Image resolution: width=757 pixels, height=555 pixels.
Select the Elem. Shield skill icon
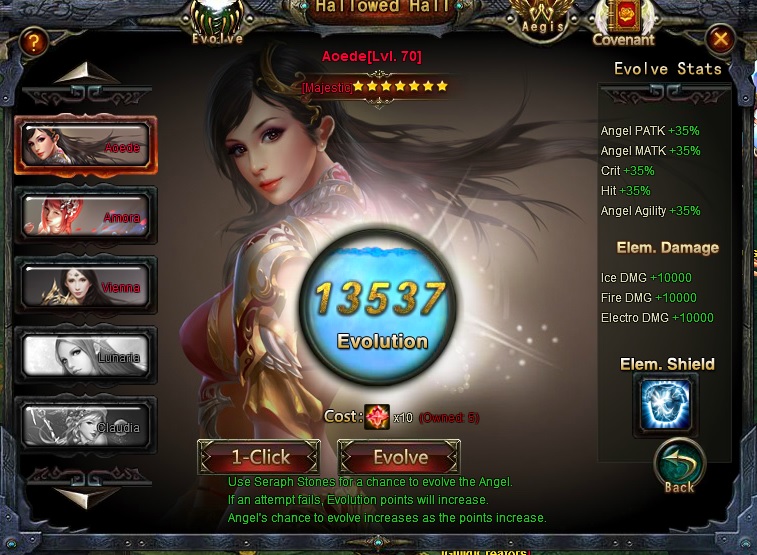click(665, 404)
